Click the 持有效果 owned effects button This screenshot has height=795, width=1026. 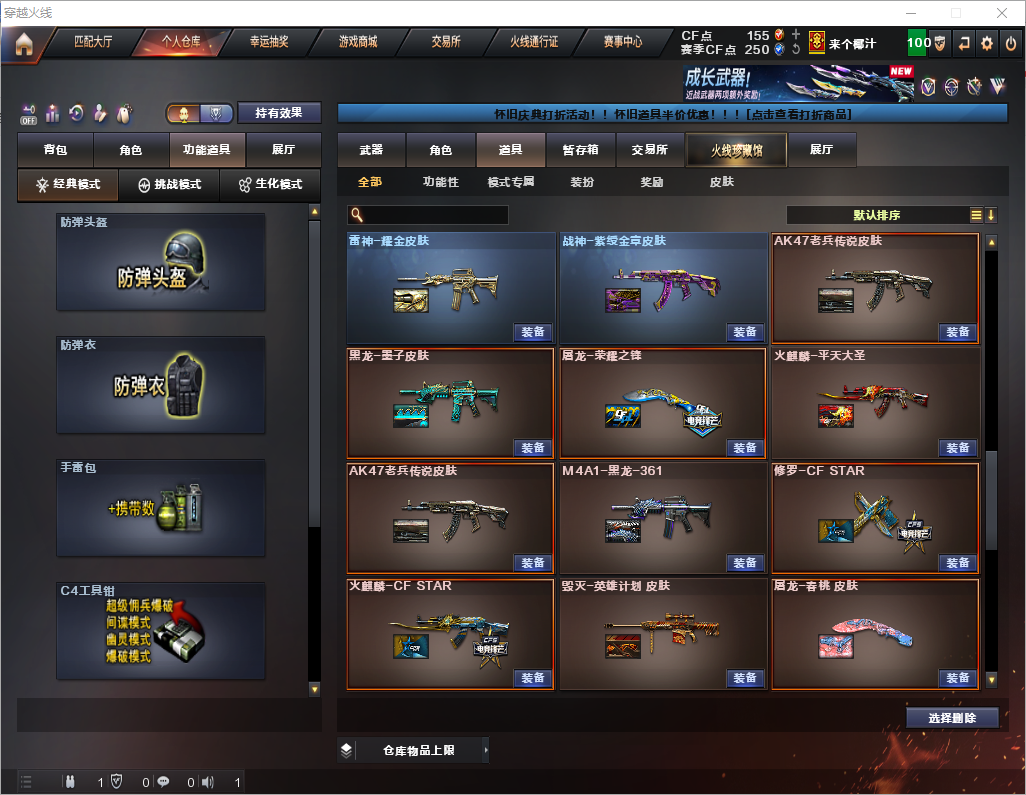click(x=279, y=113)
